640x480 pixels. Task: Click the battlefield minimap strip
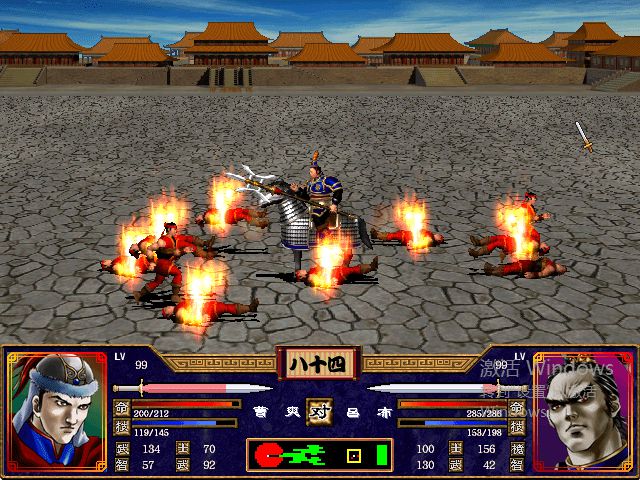coord(320,456)
